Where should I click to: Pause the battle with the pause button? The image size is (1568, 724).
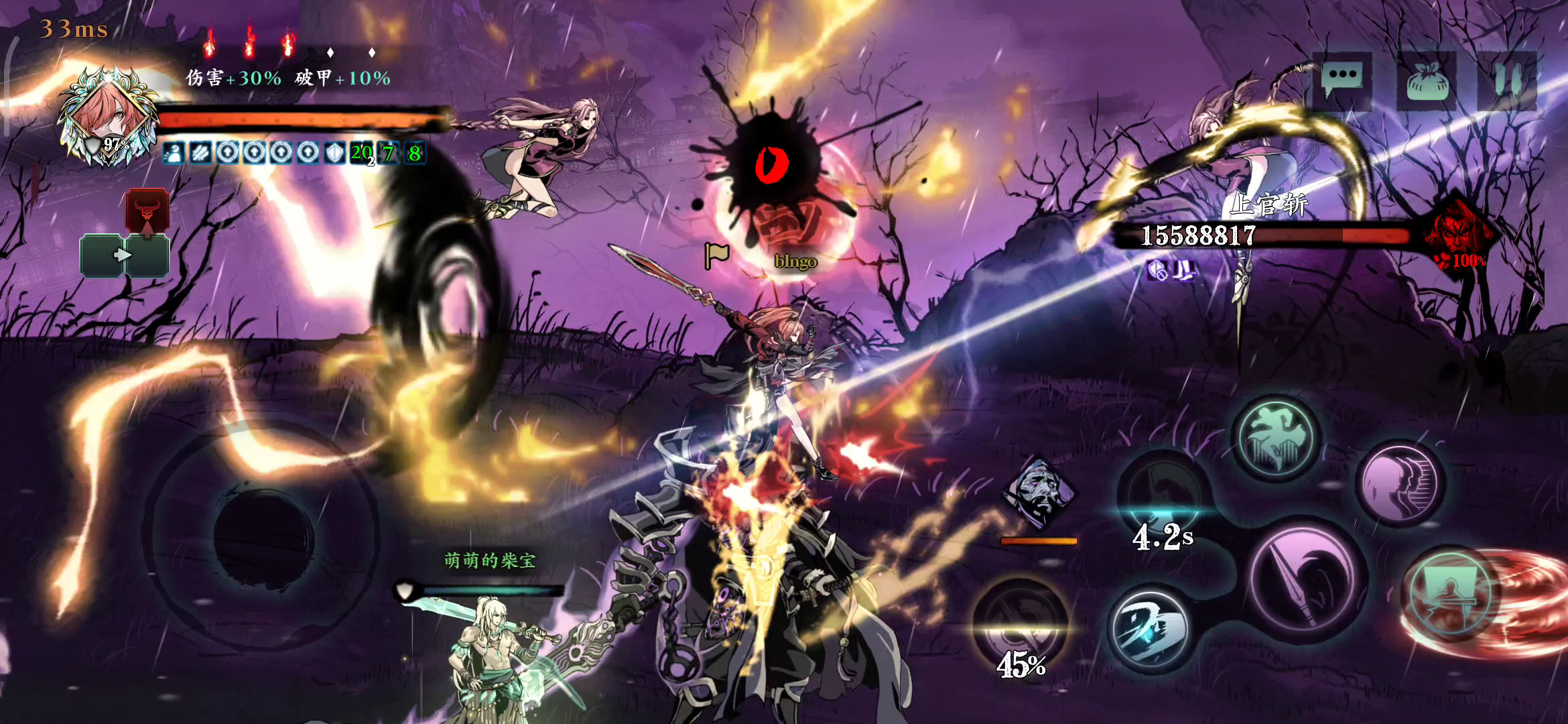[x=1508, y=81]
